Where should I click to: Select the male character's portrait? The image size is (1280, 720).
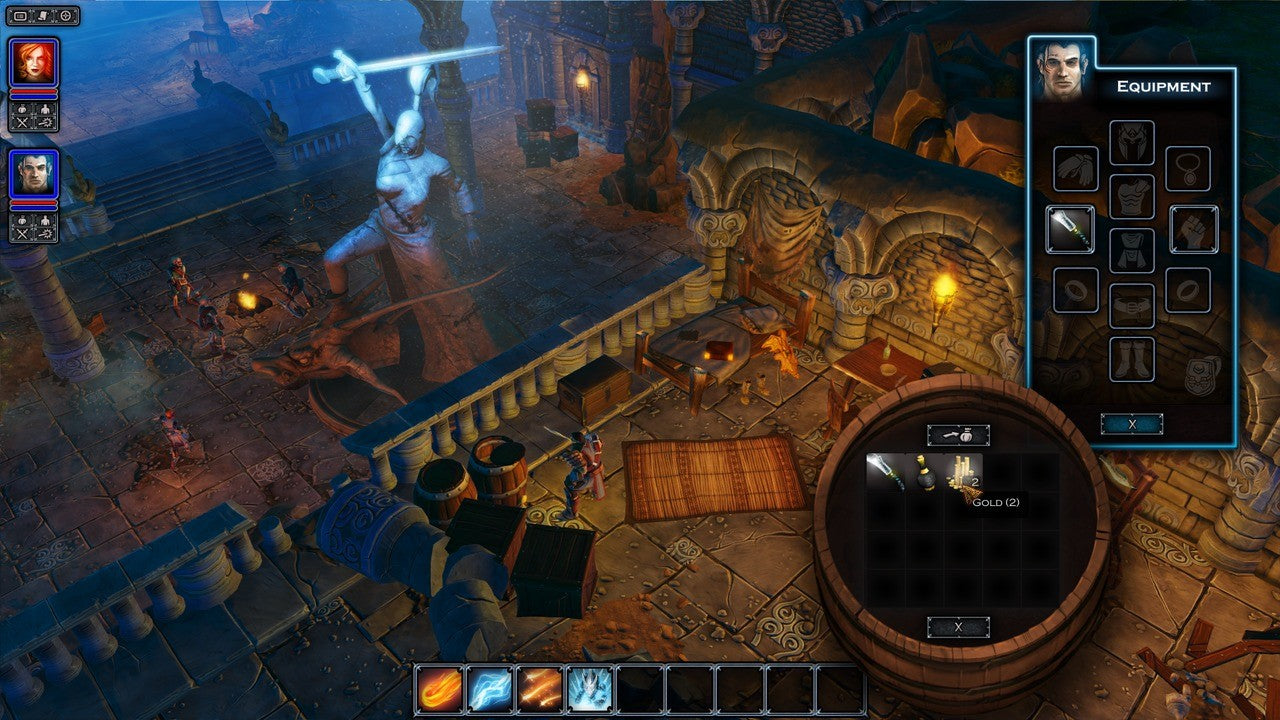tap(35, 172)
